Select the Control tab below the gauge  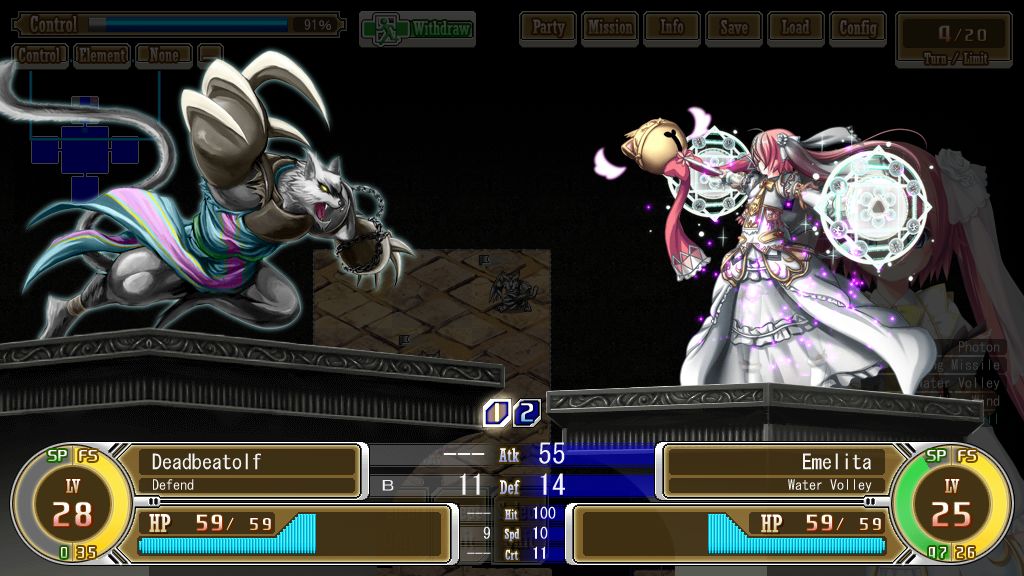pos(41,56)
